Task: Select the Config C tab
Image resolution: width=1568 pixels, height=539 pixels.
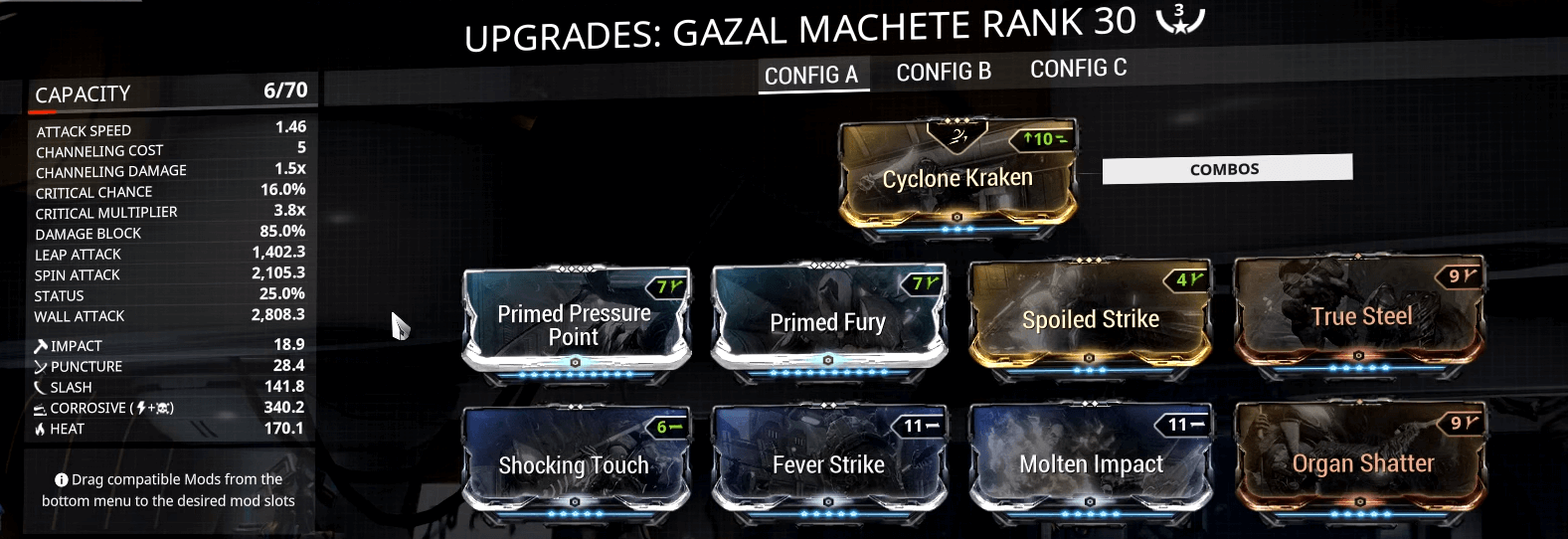Action: click(1078, 69)
